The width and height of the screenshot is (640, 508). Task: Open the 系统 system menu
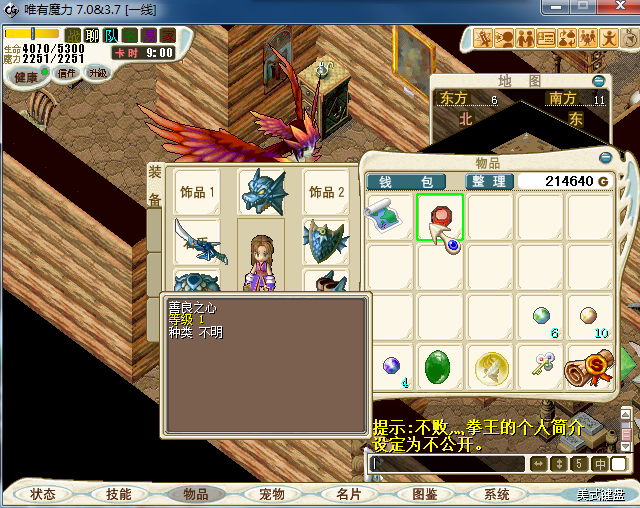[497, 494]
